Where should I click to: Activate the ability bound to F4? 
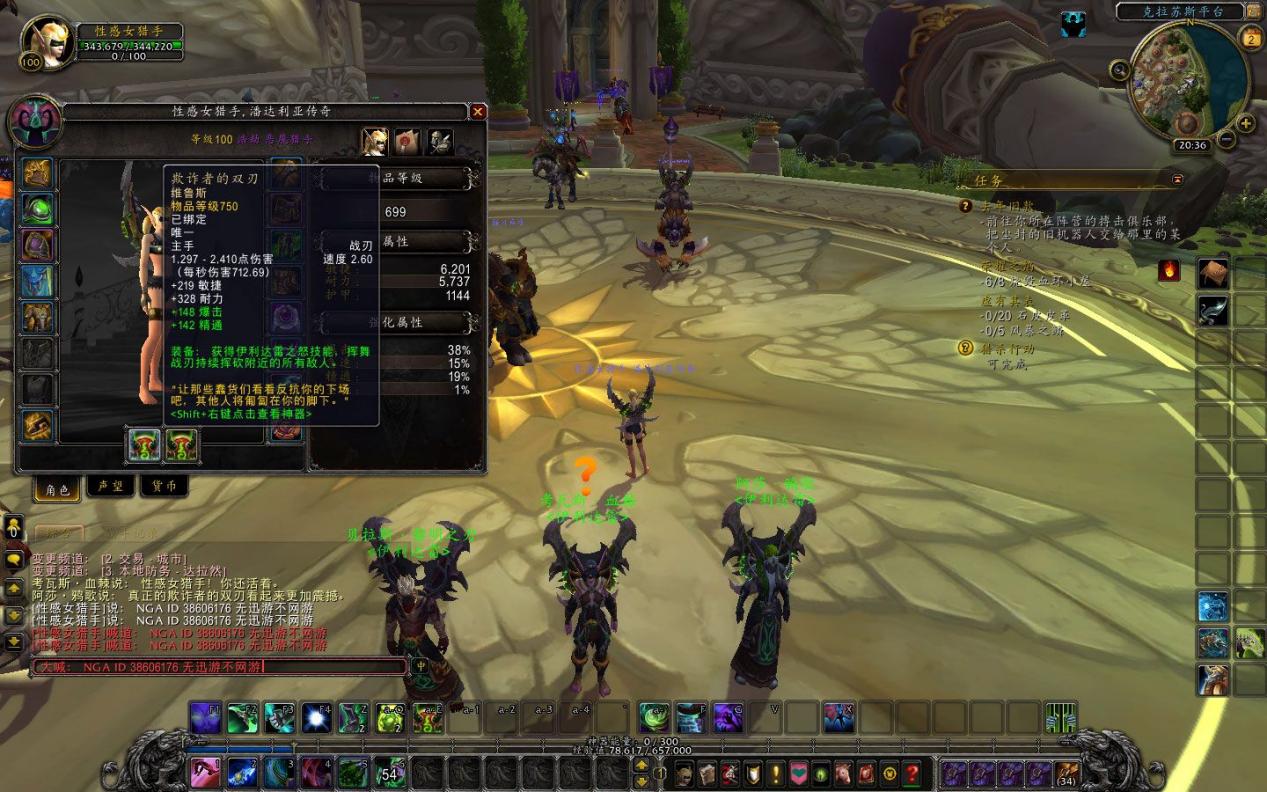(317, 718)
